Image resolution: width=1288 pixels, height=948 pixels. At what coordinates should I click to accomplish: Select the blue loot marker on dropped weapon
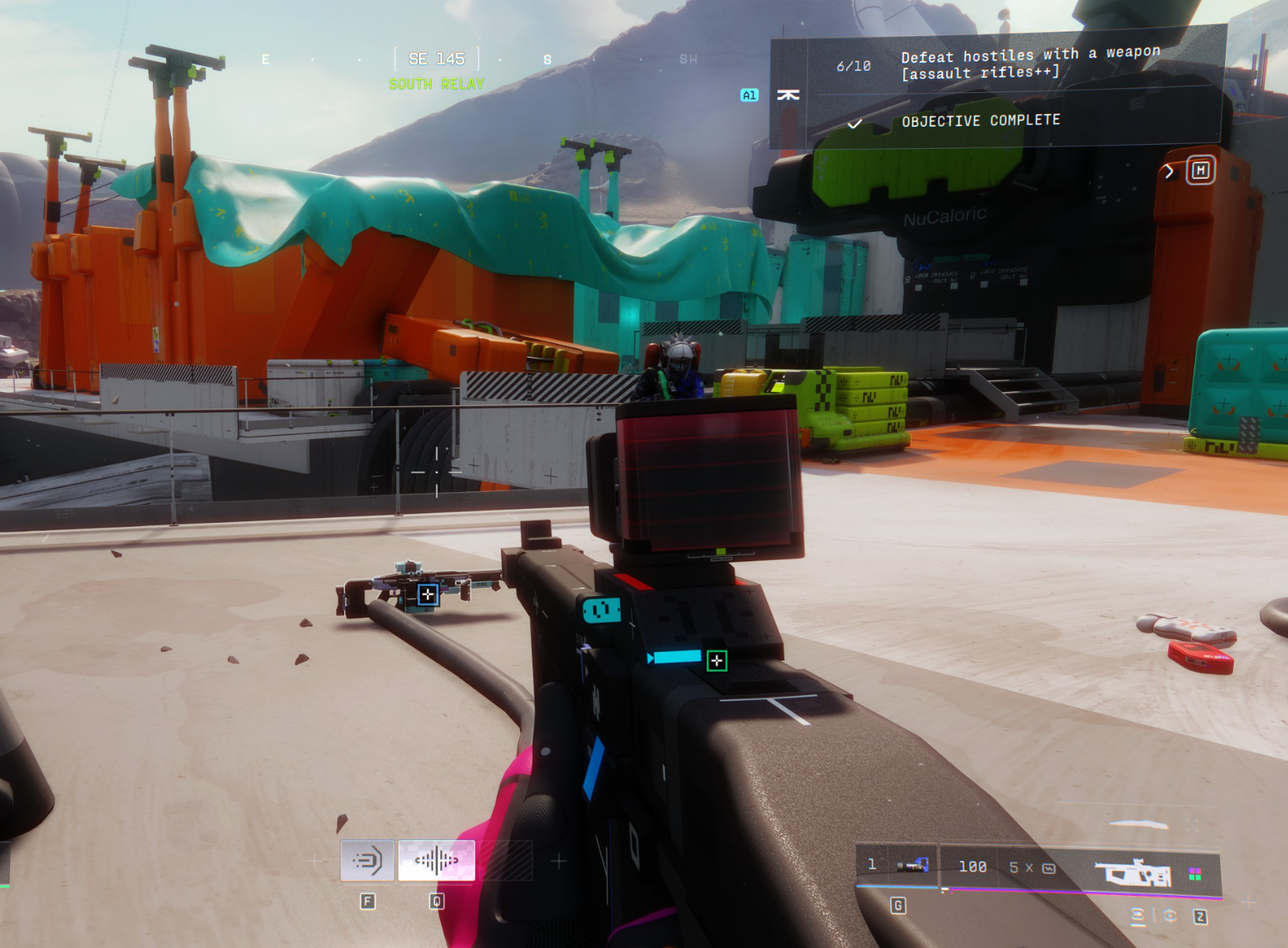click(428, 594)
